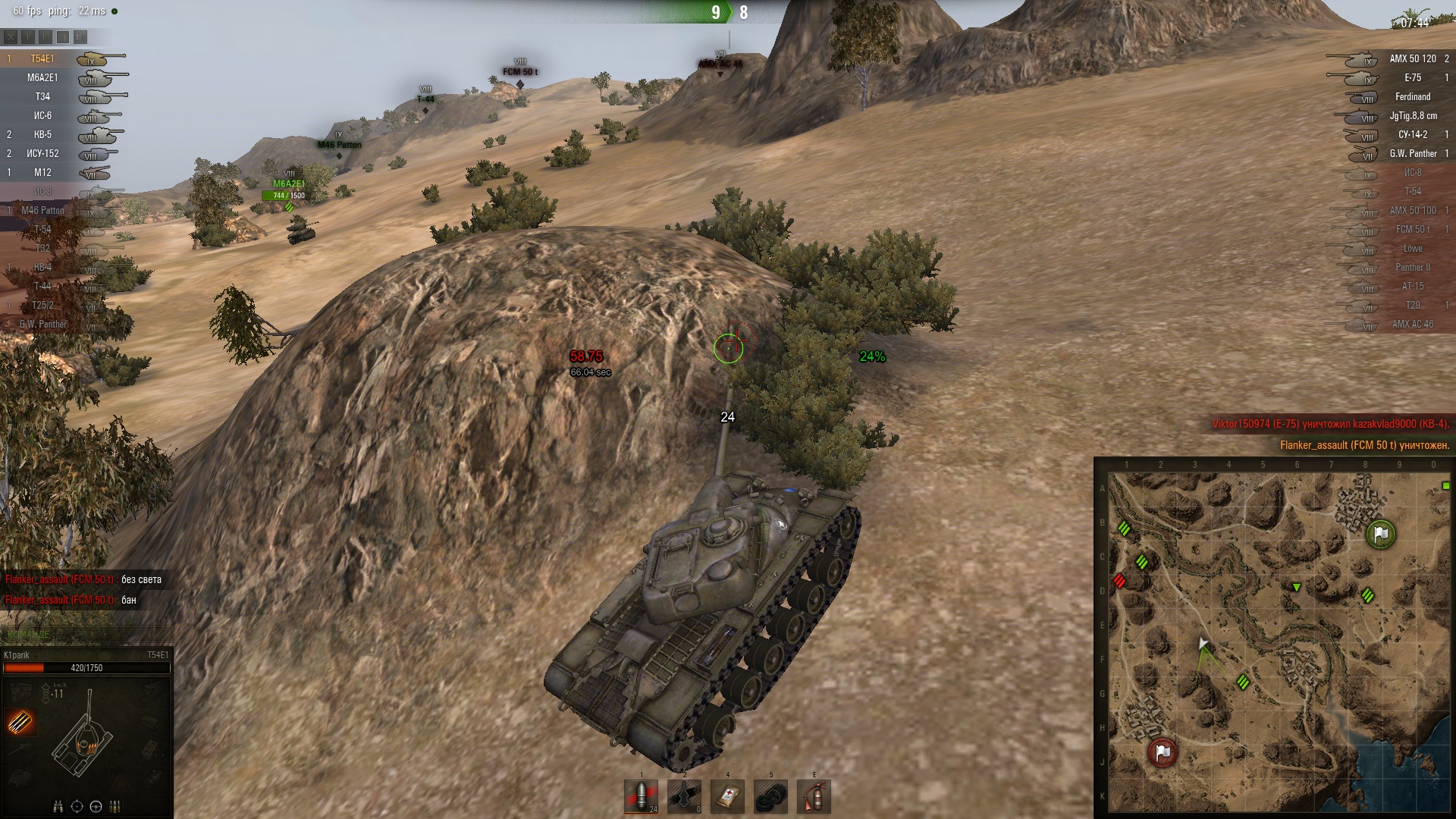1456x819 pixels.
Task: Select the Ferdinand row in enemy list
Action: point(1412,96)
